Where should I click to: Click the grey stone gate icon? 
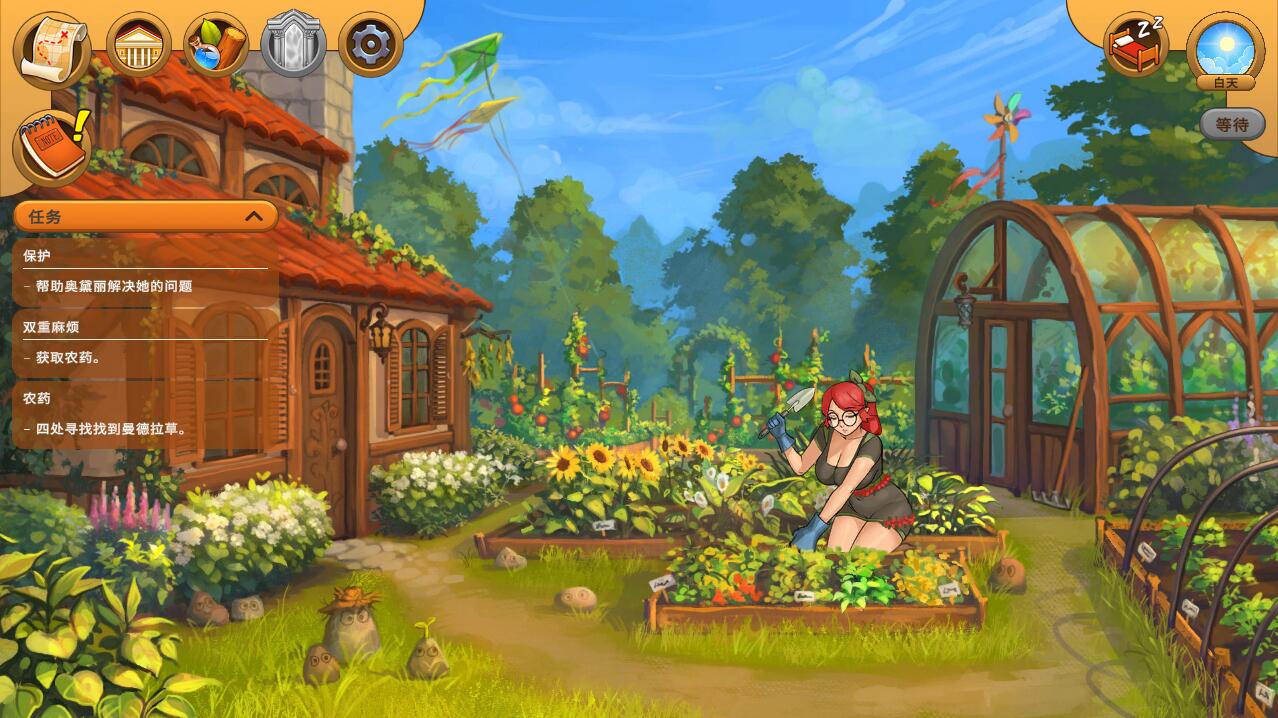click(x=293, y=45)
